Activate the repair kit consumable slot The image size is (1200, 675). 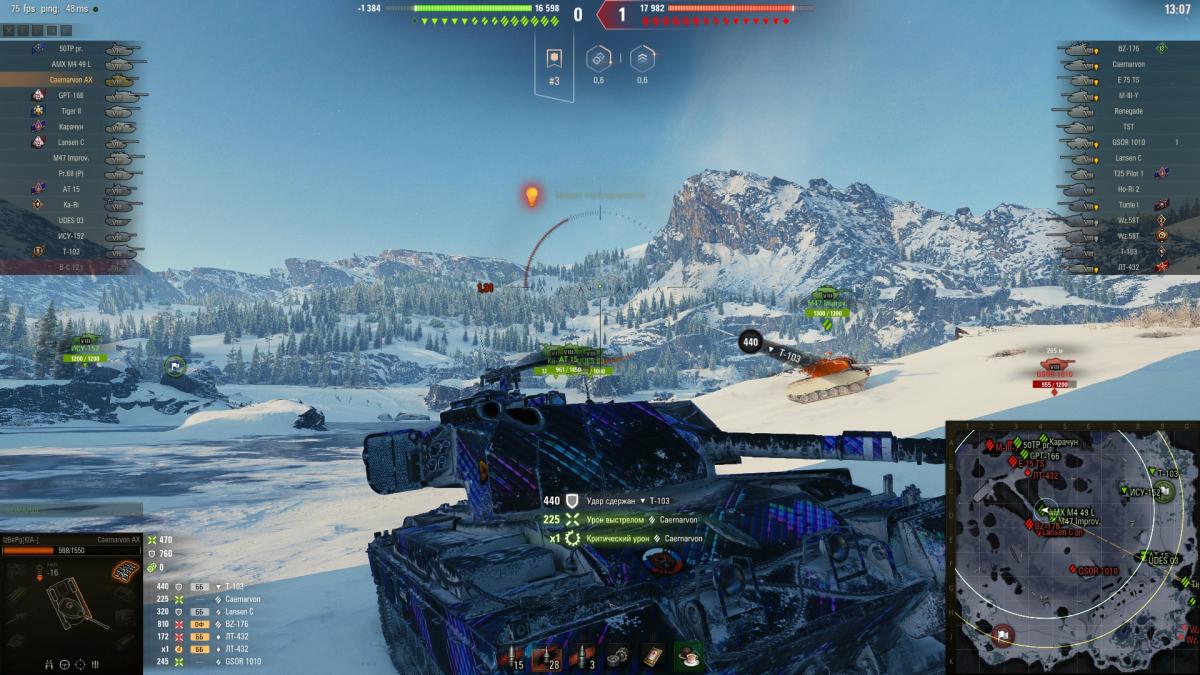click(x=621, y=656)
